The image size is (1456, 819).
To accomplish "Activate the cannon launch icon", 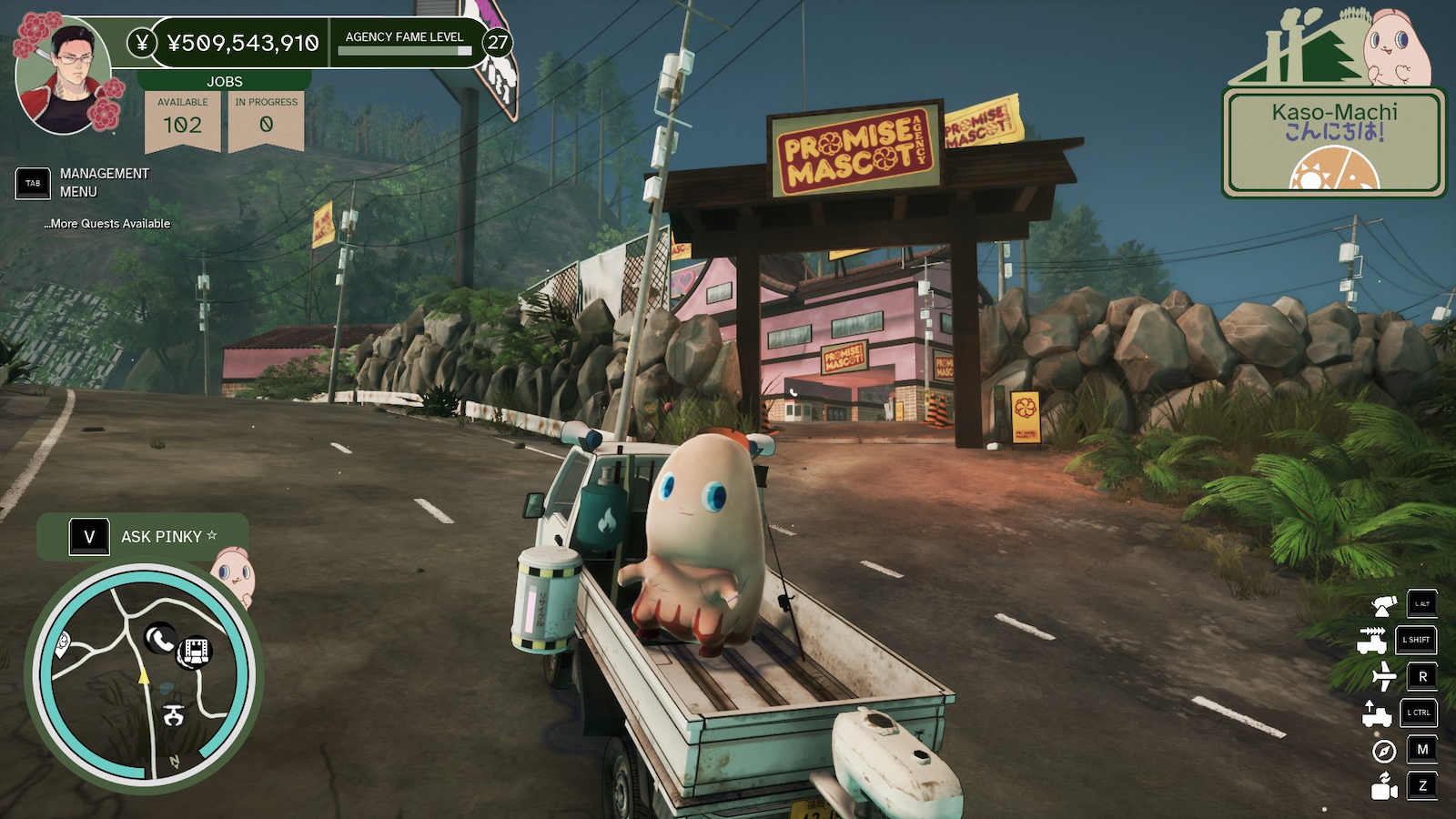I will pyautogui.click(x=1384, y=604).
